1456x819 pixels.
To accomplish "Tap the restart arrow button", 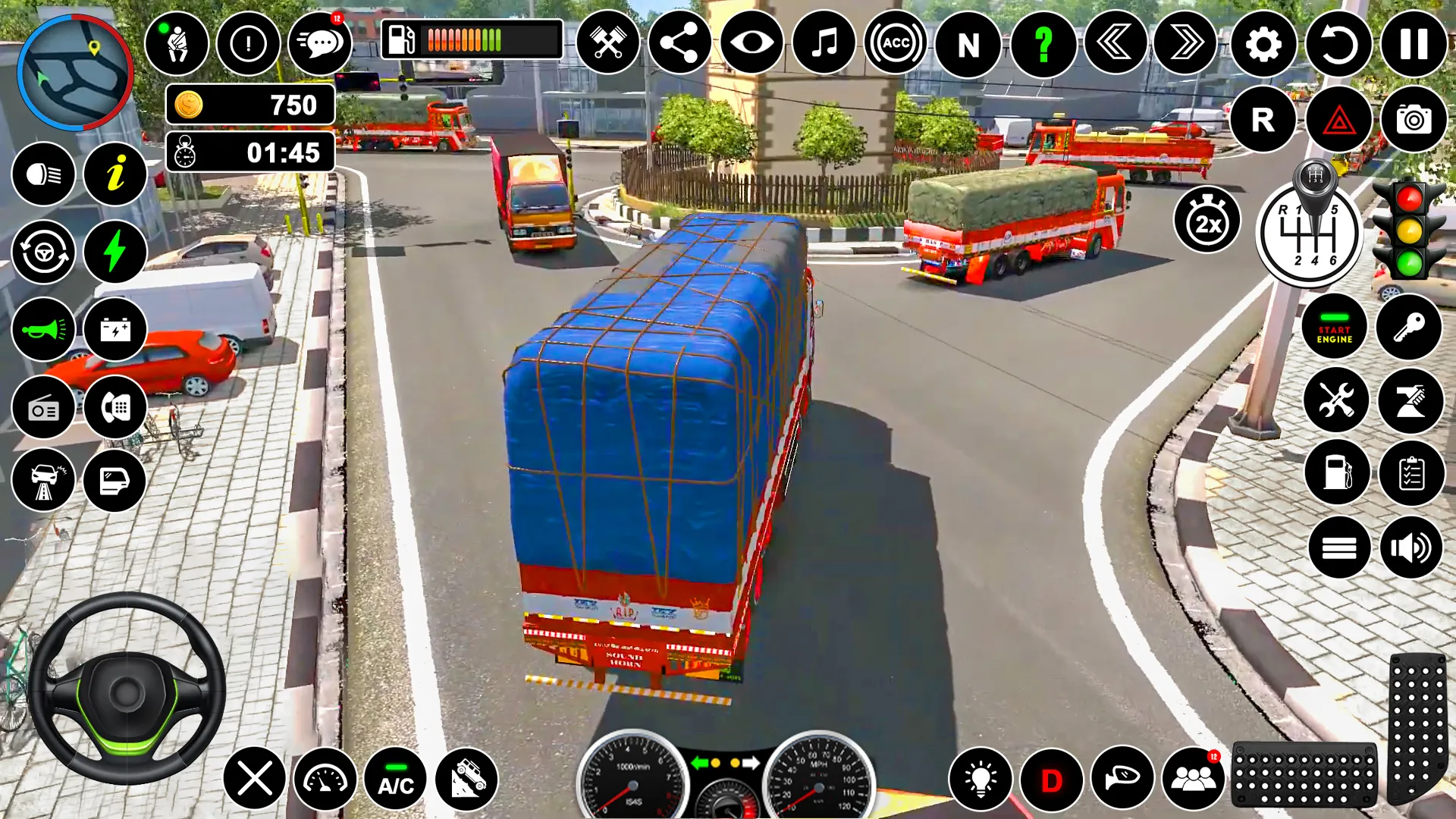I will 1338,44.
